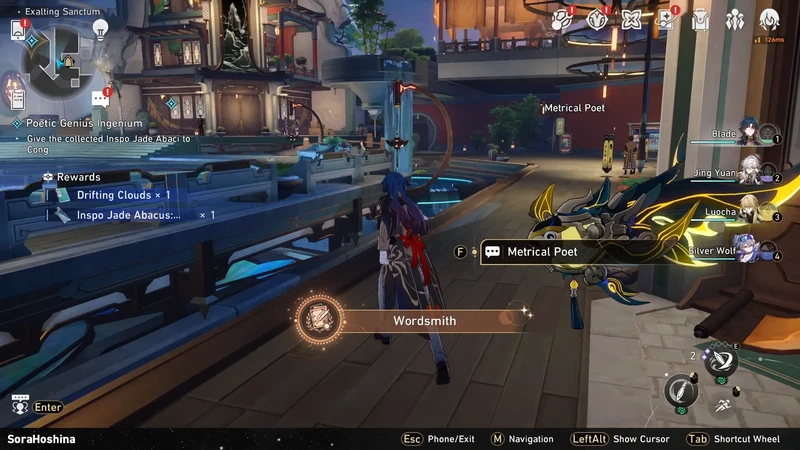Click the lightbulb hint icon
Viewport: 800px width, 450px height.
[x=100, y=30]
